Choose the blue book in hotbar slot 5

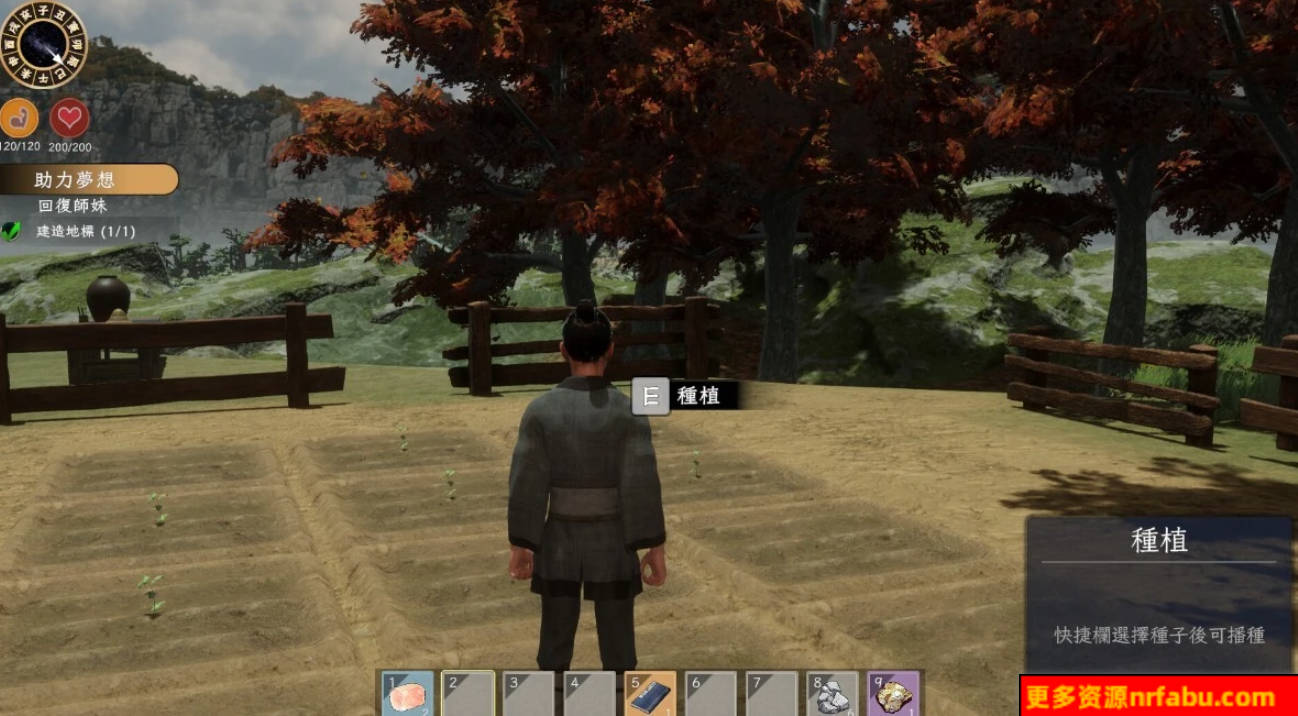[x=651, y=695]
